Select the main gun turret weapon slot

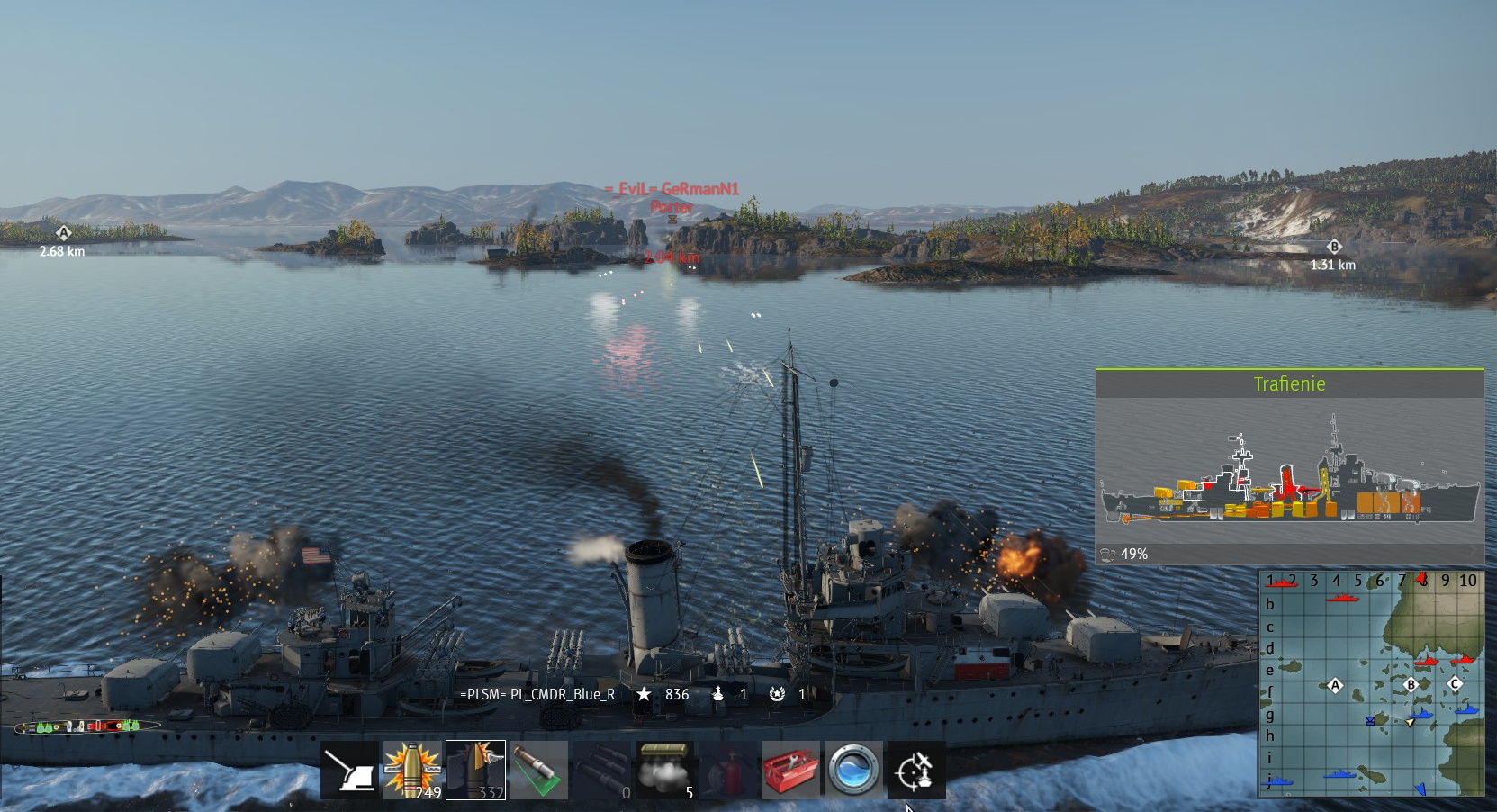[x=350, y=771]
